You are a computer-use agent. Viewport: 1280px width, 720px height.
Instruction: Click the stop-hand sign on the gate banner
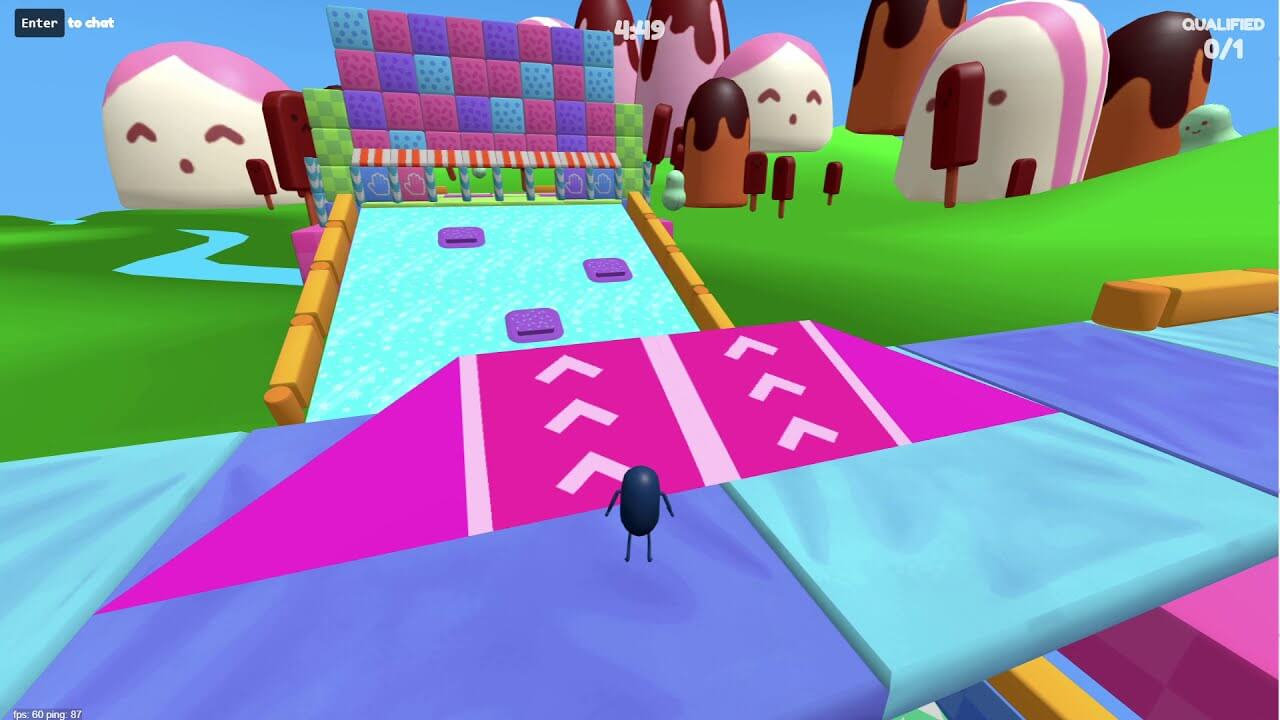pyautogui.click(x=377, y=182)
